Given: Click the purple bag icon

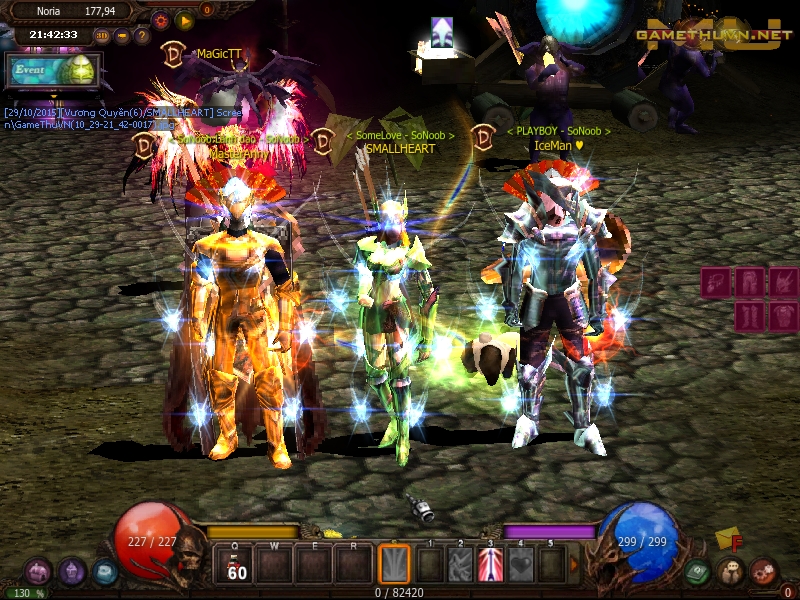Looking at the screenshot, I should point(71,572).
